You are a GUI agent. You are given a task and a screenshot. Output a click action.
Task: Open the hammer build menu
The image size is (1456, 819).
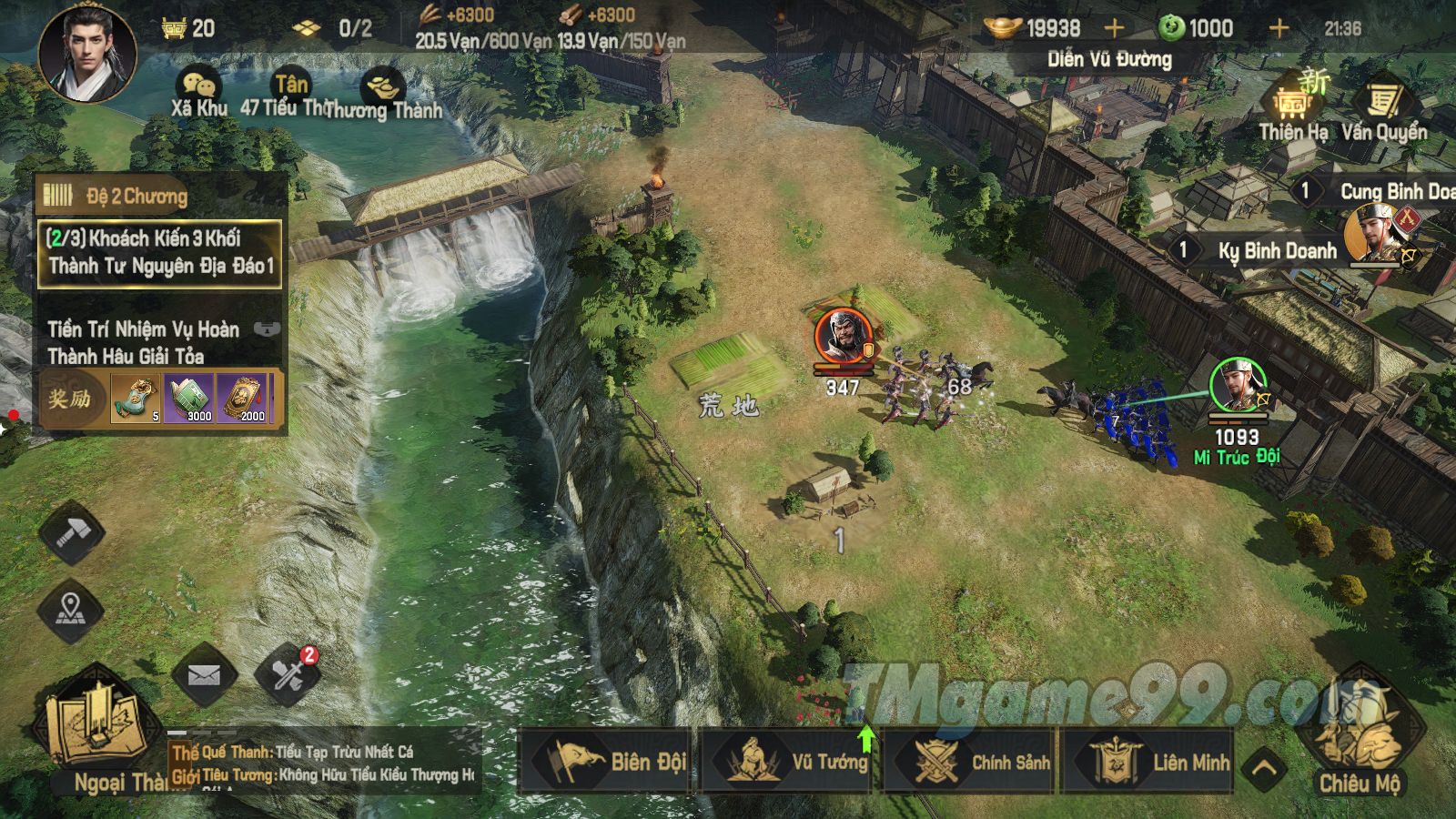(x=71, y=534)
